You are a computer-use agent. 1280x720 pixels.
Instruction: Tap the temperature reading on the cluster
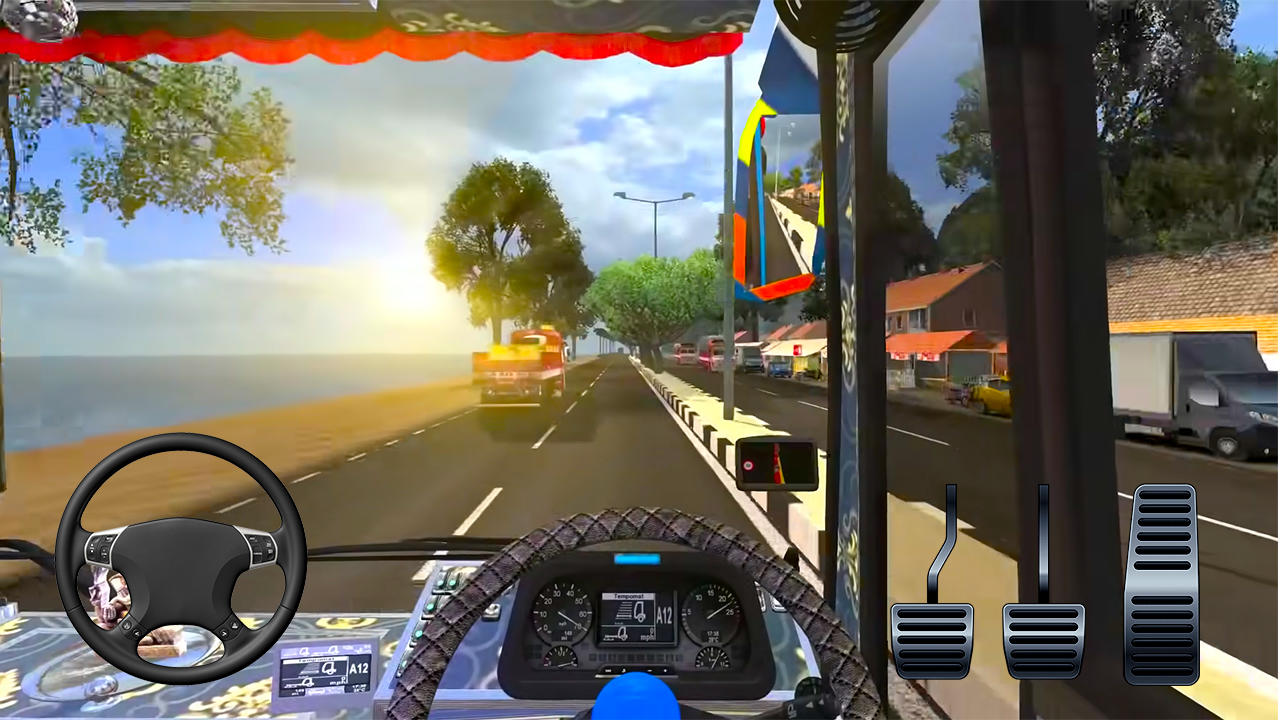711,637
